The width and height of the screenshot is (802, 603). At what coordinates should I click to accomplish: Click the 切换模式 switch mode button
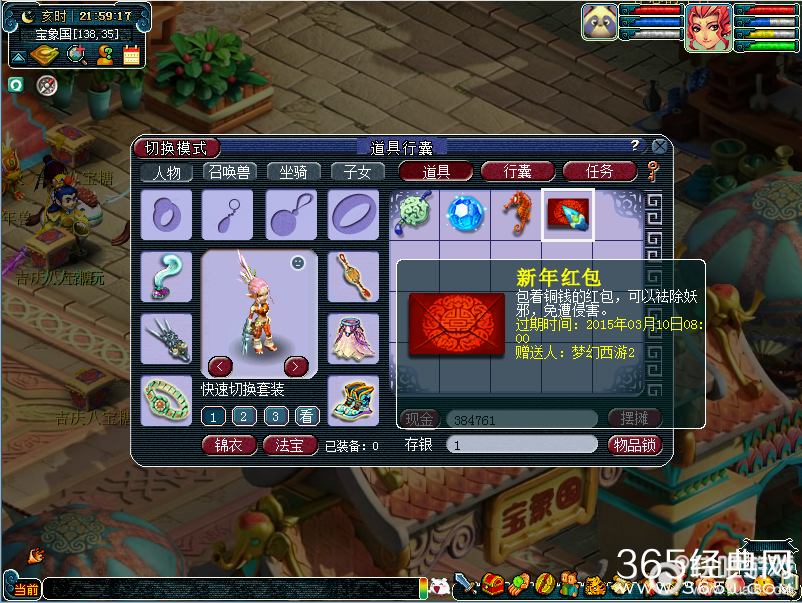tap(176, 148)
